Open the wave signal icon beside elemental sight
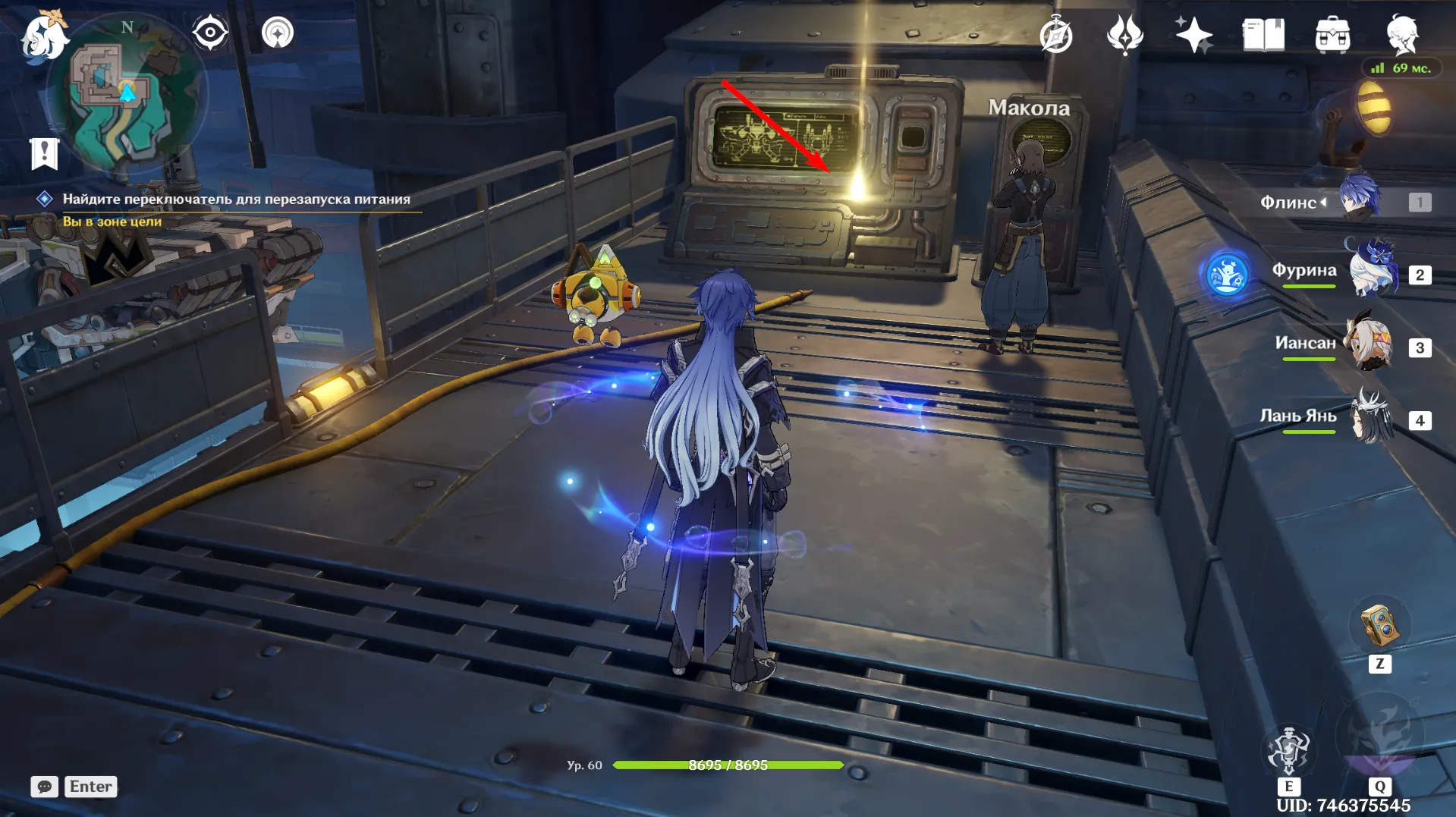This screenshot has height=817, width=1456. pos(278,33)
